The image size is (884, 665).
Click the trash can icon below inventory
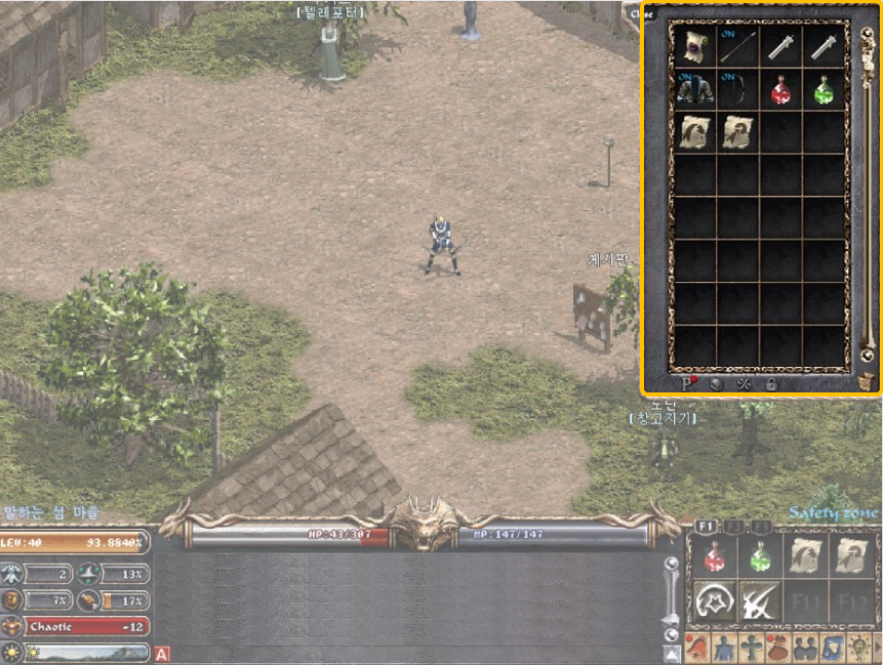point(866,383)
